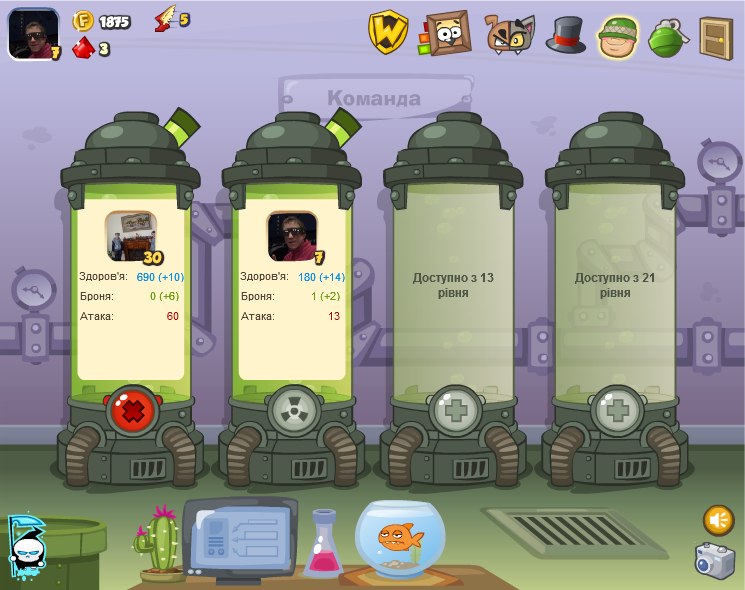Click the pink potion flask
This screenshot has height=590, width=745.
pos(323,544)
